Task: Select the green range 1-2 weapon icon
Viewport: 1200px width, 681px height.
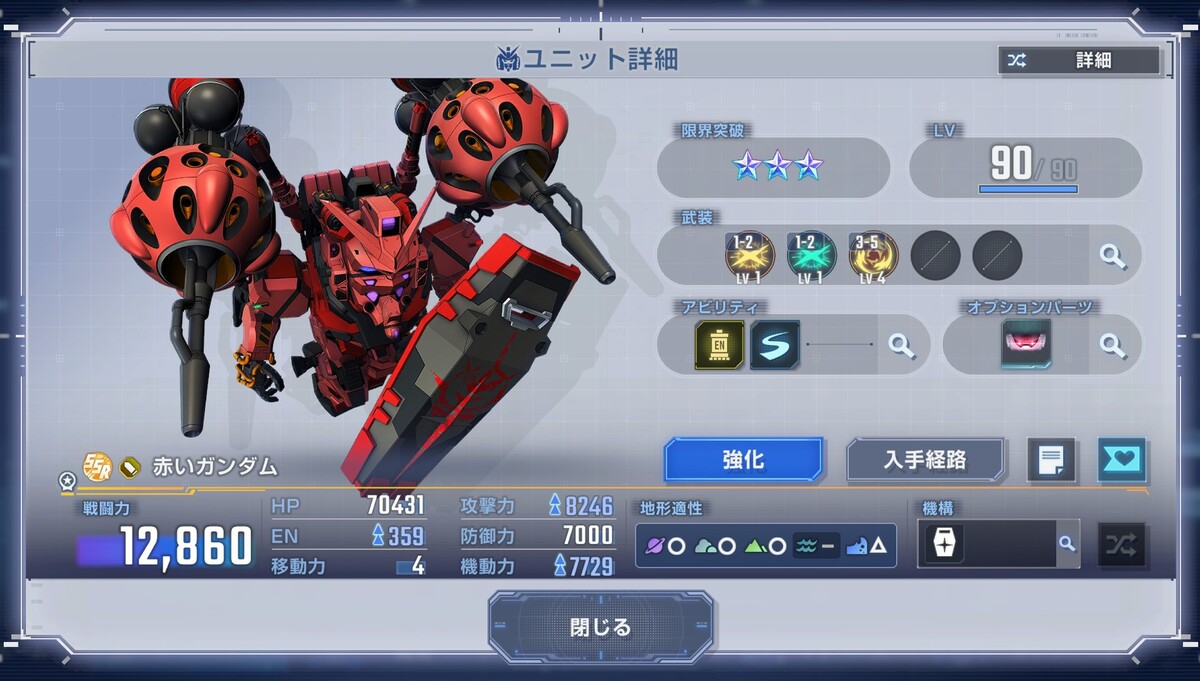Action: coord(811,256)
